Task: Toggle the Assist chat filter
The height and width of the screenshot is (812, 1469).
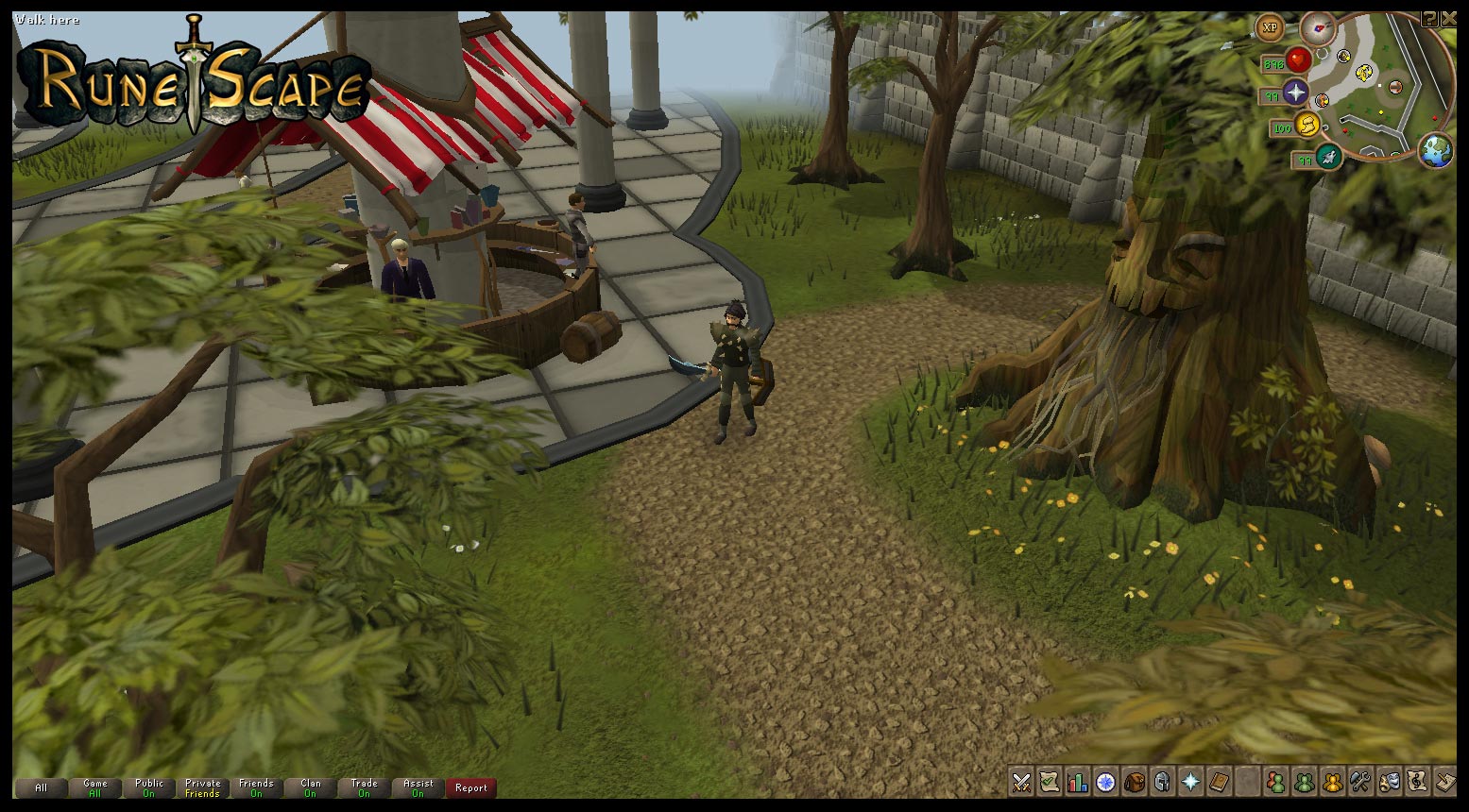Action: tap(418, 787)
